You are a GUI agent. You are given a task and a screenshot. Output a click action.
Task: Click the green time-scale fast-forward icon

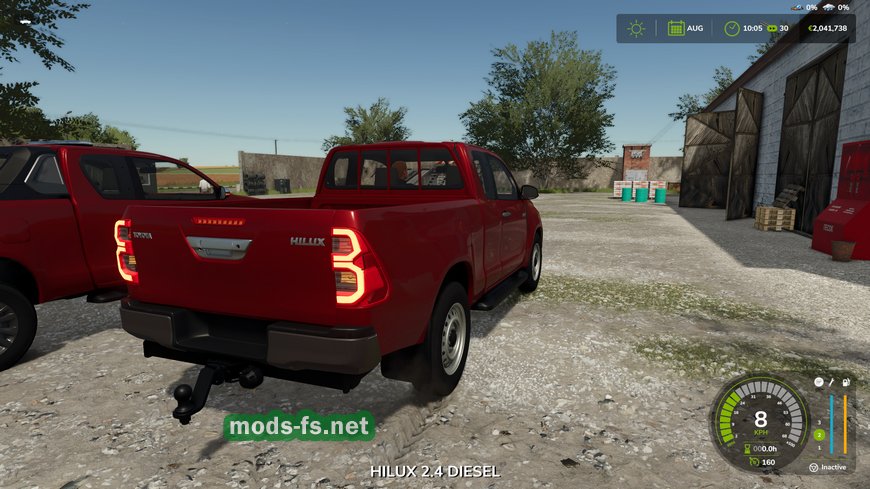[769, 28]
